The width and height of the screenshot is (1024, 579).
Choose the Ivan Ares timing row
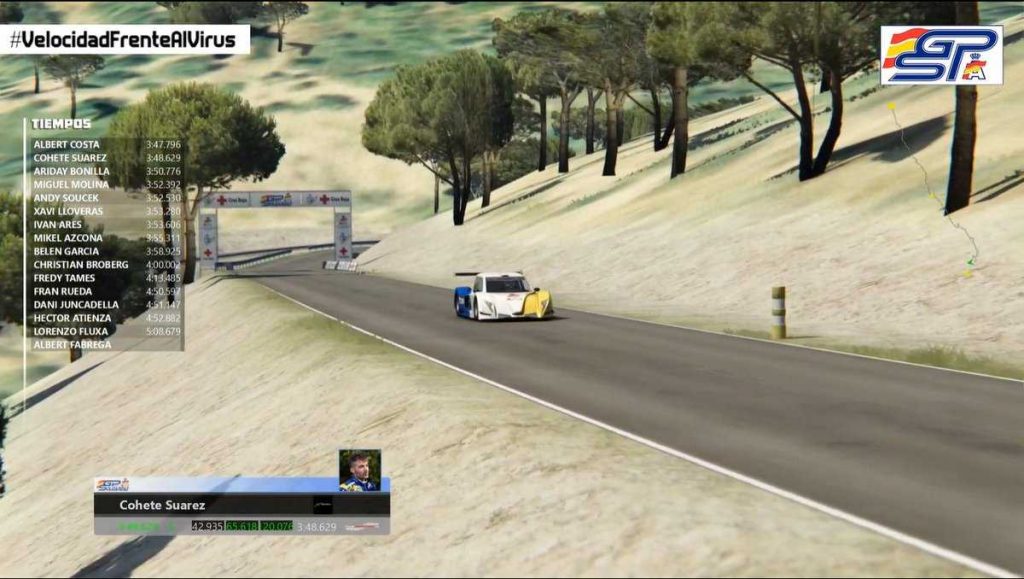click(x=105, y=225)
